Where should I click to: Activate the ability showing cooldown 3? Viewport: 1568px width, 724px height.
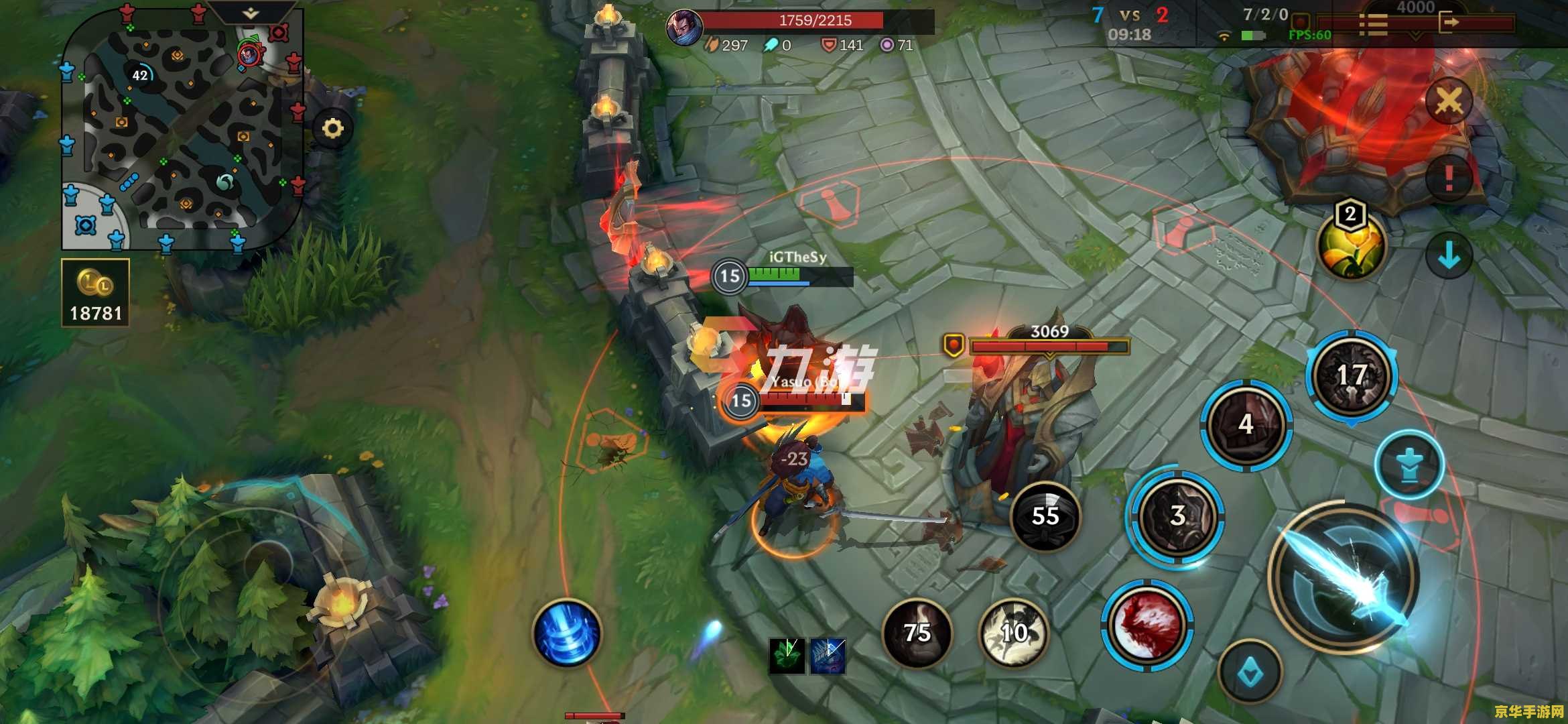pos(1177,516)
